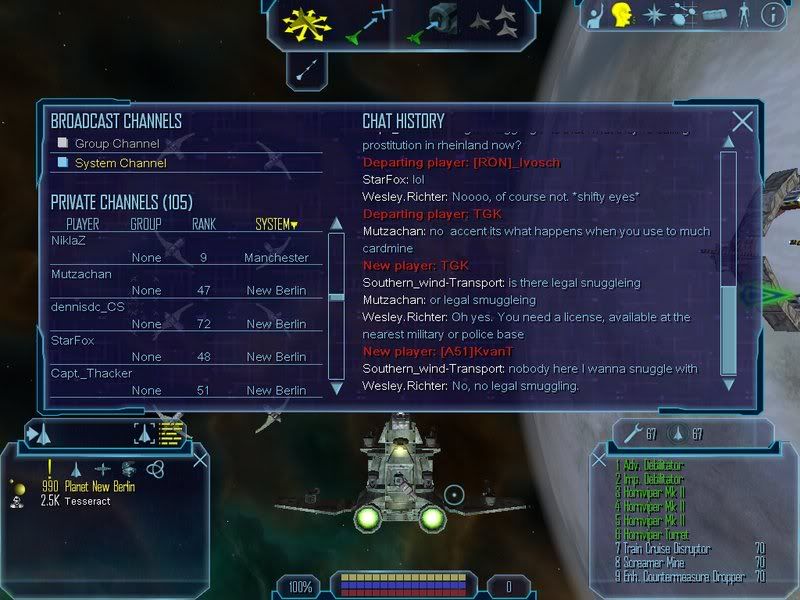800x600 pixels.
Task: Activate the yellow free flight maneuver icon
Action: point(306,25)
